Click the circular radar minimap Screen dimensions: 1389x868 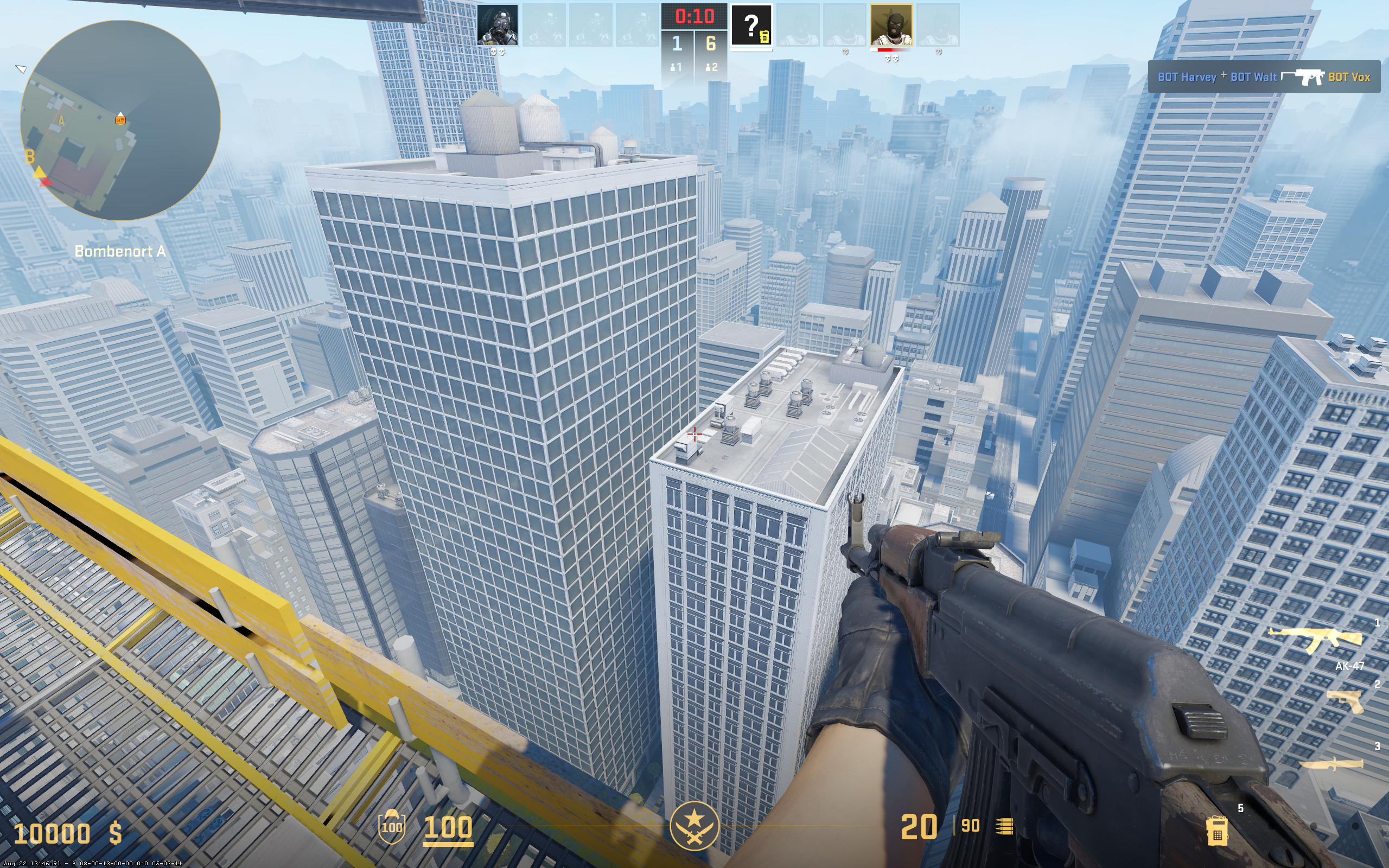120,120
